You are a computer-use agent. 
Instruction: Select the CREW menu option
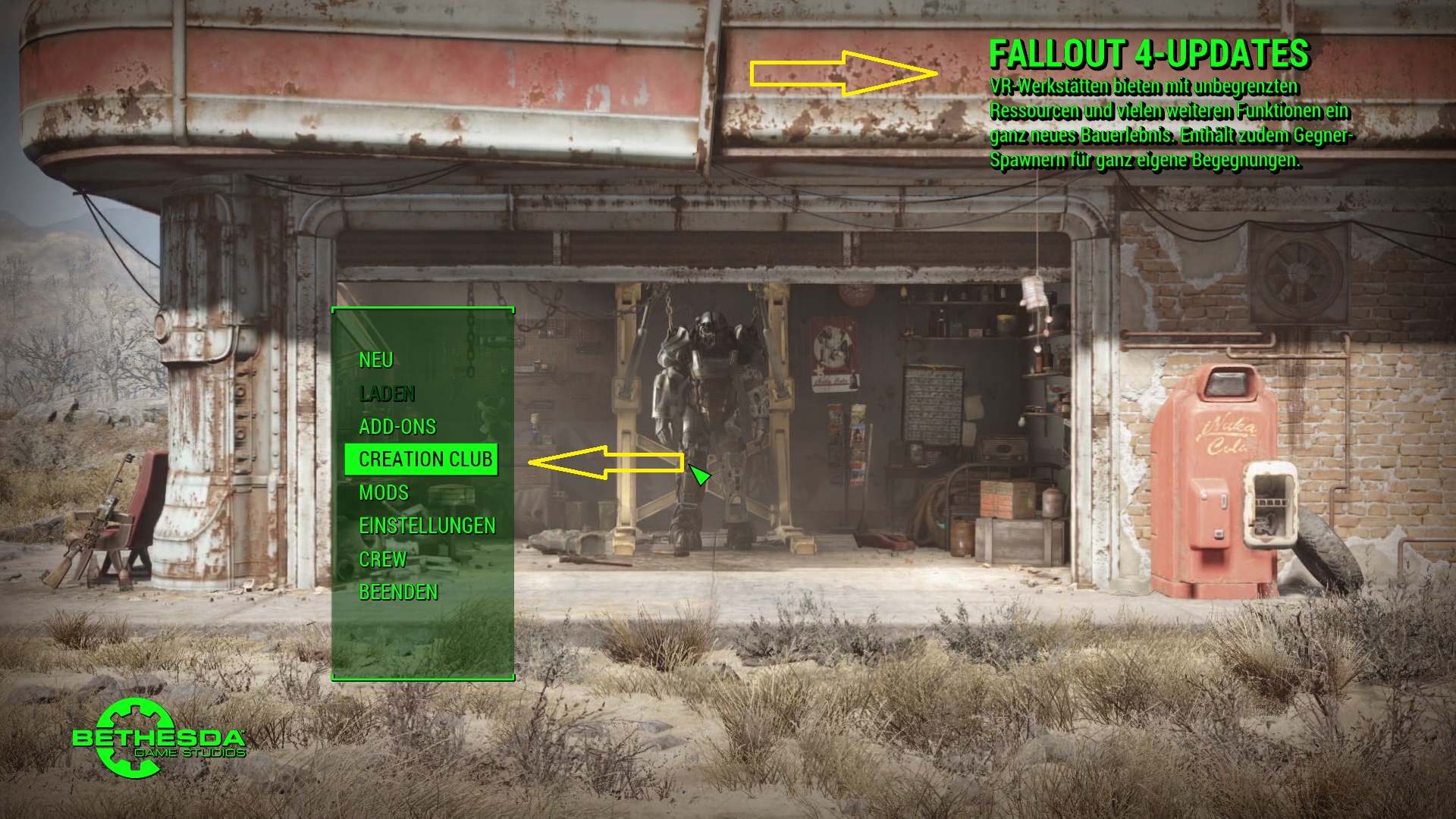point(384,560)
